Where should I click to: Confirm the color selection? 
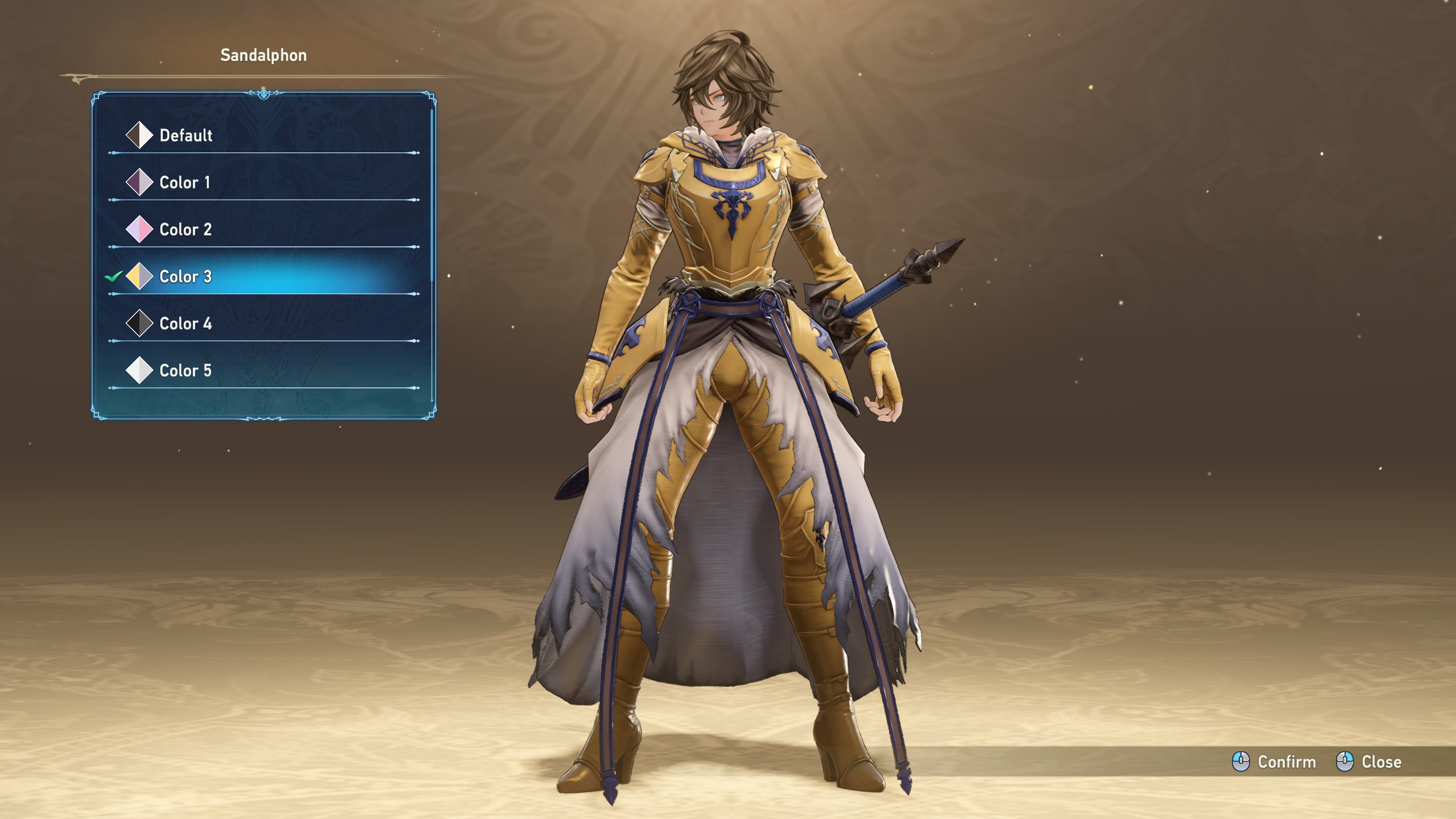[x=1275, y=762]
